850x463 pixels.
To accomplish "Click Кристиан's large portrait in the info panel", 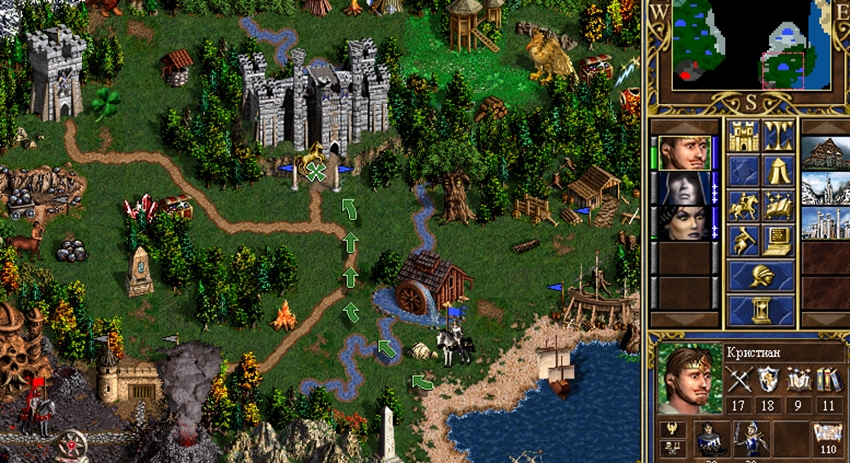I will [690, 378].
